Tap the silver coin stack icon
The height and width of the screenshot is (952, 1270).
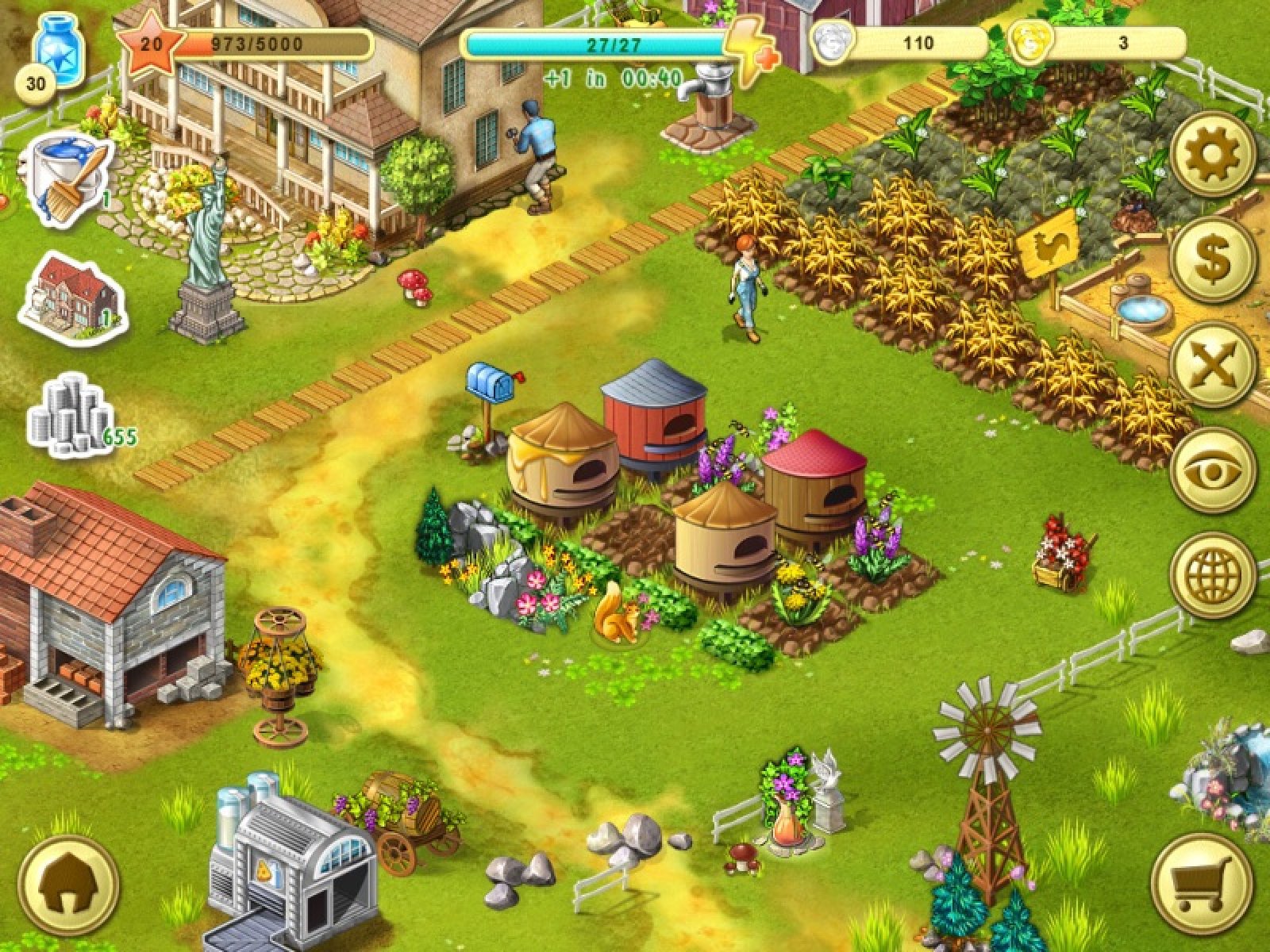tap(70, 417)
